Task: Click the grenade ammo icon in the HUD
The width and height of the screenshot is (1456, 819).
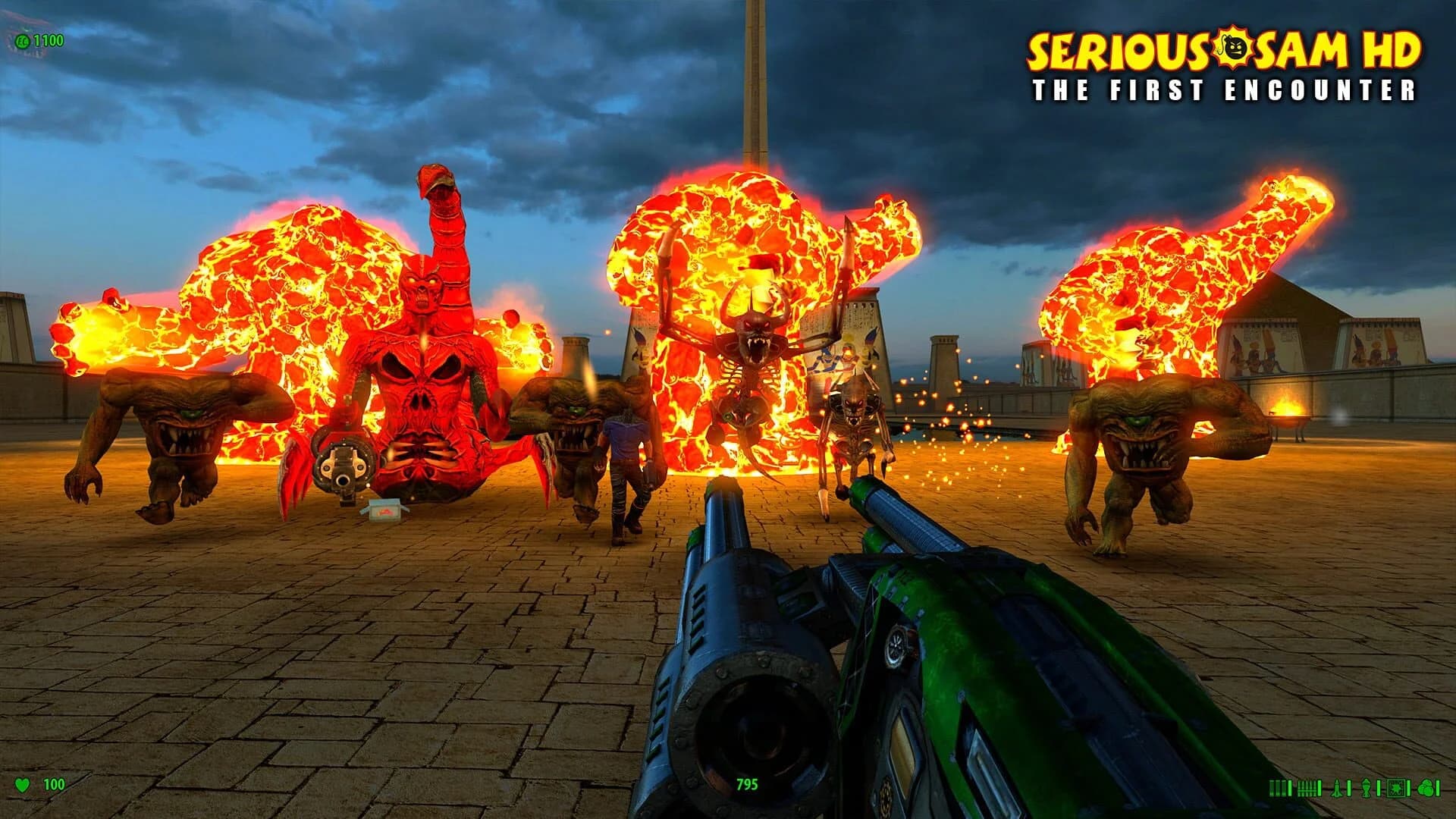Action: tap(1367, 789)
